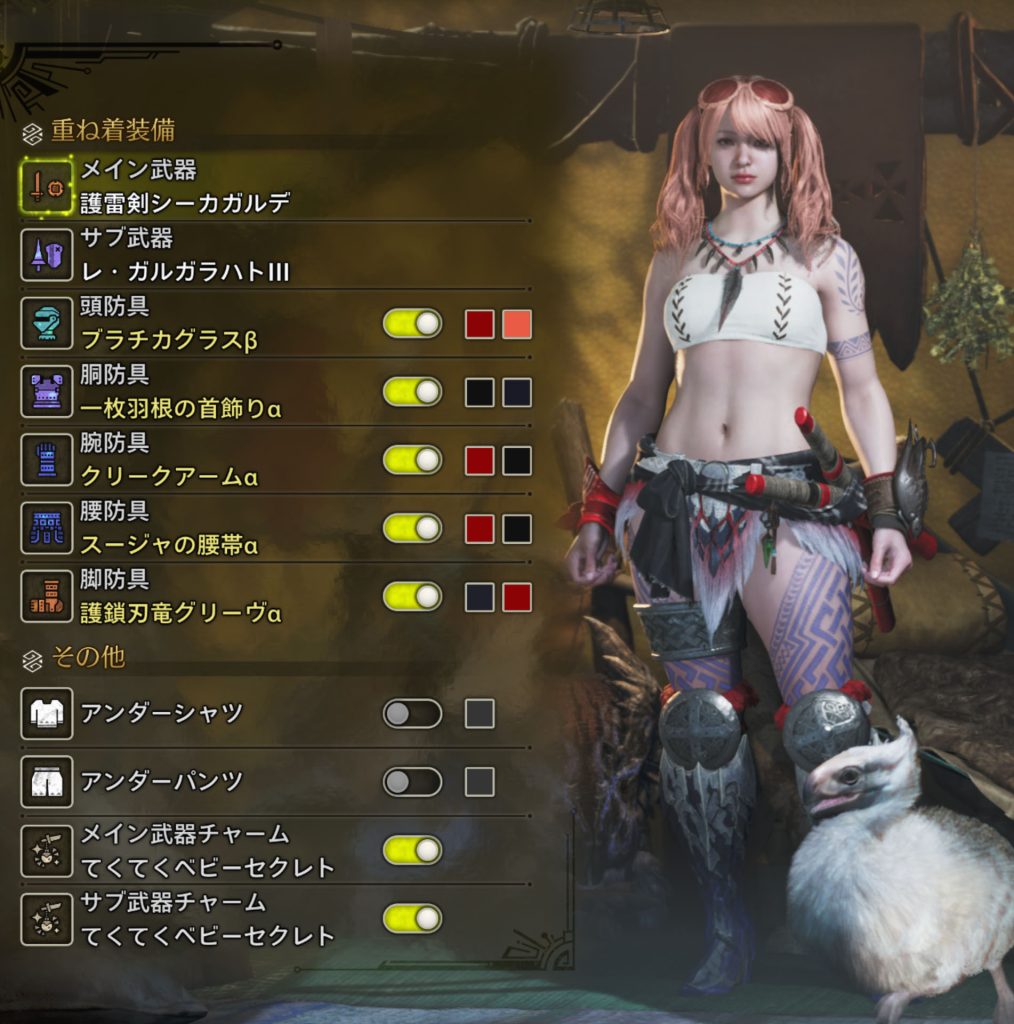
Task: Toggle the 頭防具 head armor display switch
Action: tap(412, 324)
